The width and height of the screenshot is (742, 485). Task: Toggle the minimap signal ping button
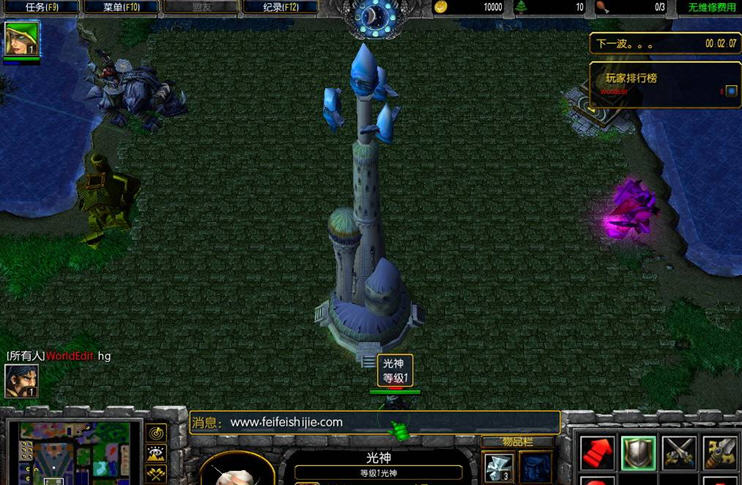pos(156,434)
